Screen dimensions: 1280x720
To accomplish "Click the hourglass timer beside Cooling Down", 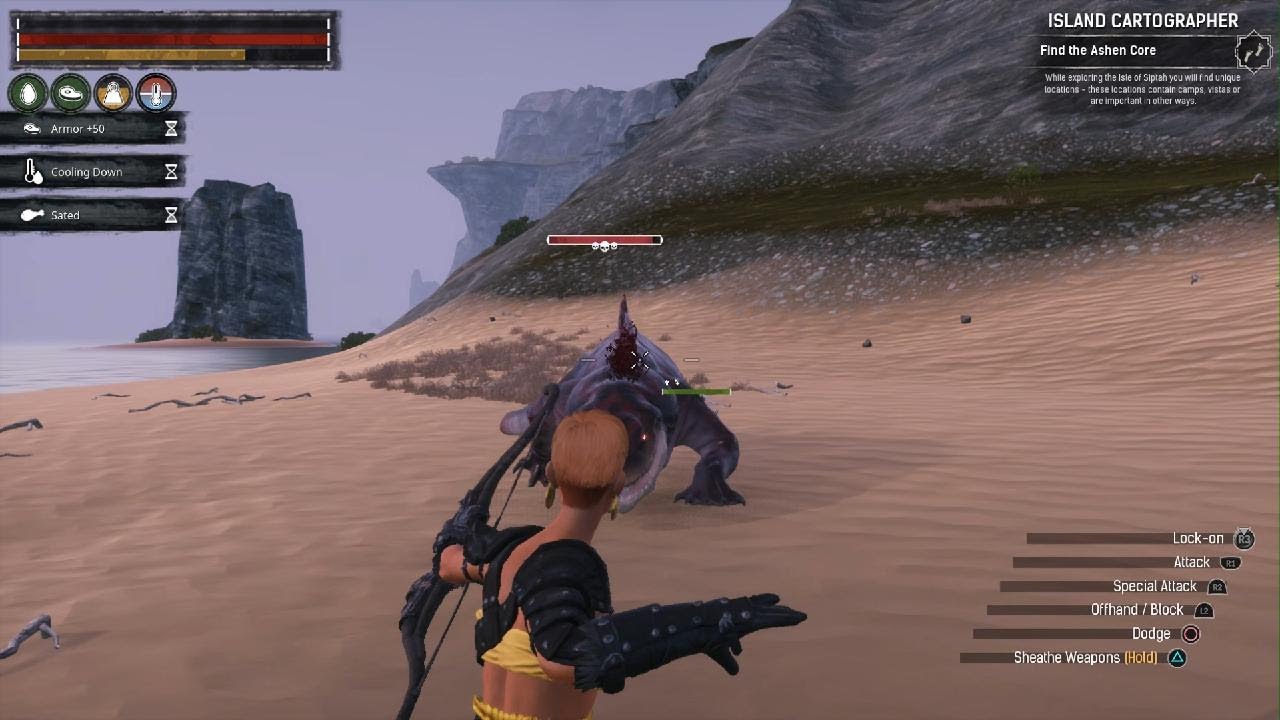I will [x=171, y=171].
